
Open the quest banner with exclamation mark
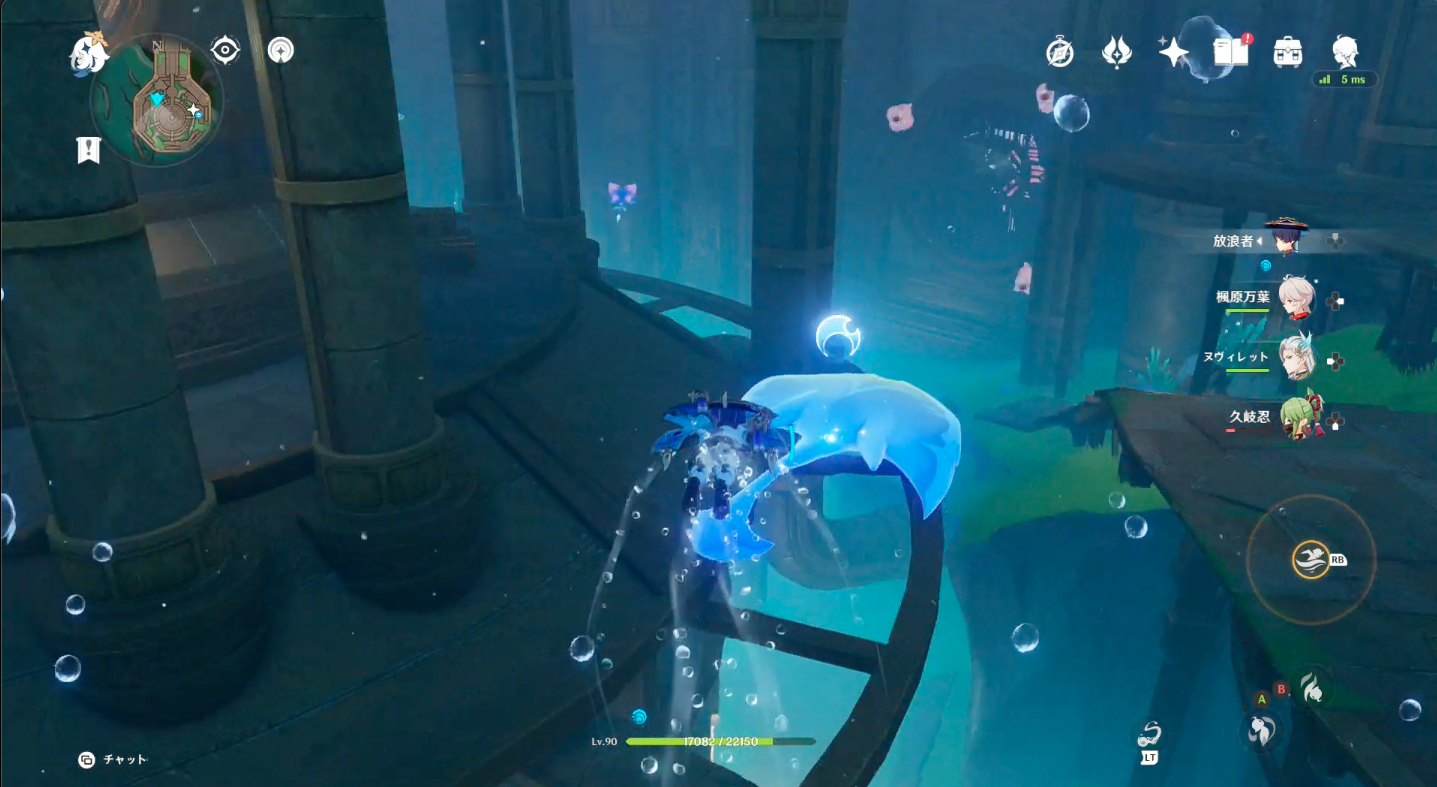tap(89, 150)
